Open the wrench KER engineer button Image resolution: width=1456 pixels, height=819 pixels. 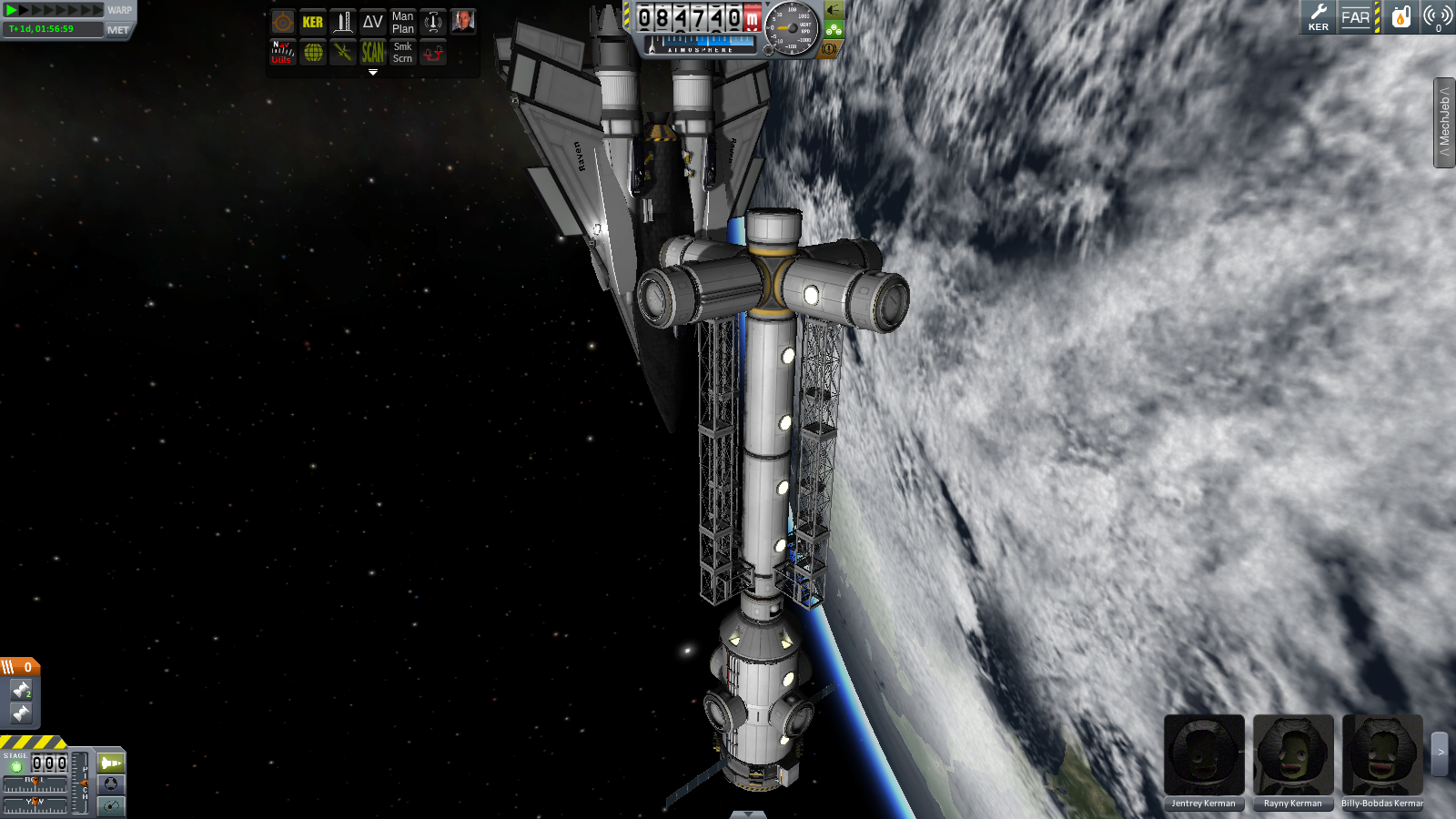click(1318, 17)
